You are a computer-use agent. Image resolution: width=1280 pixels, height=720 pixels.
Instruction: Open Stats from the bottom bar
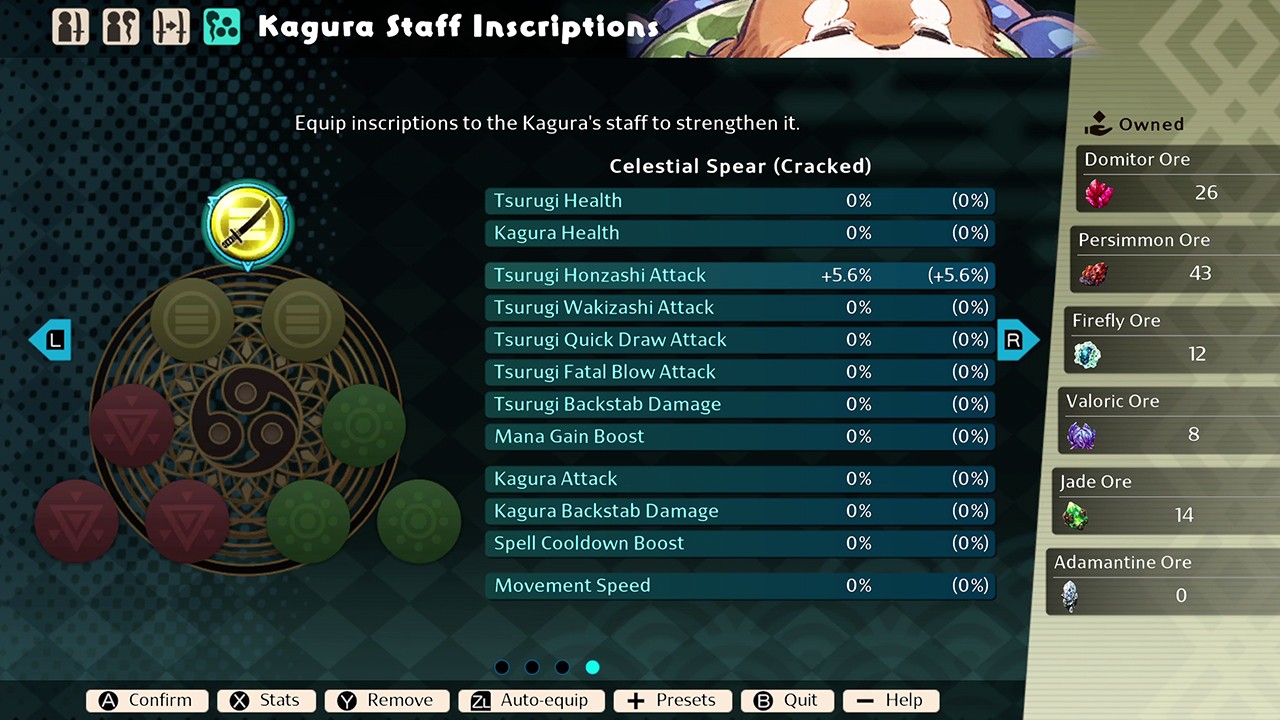coord(266,700)
